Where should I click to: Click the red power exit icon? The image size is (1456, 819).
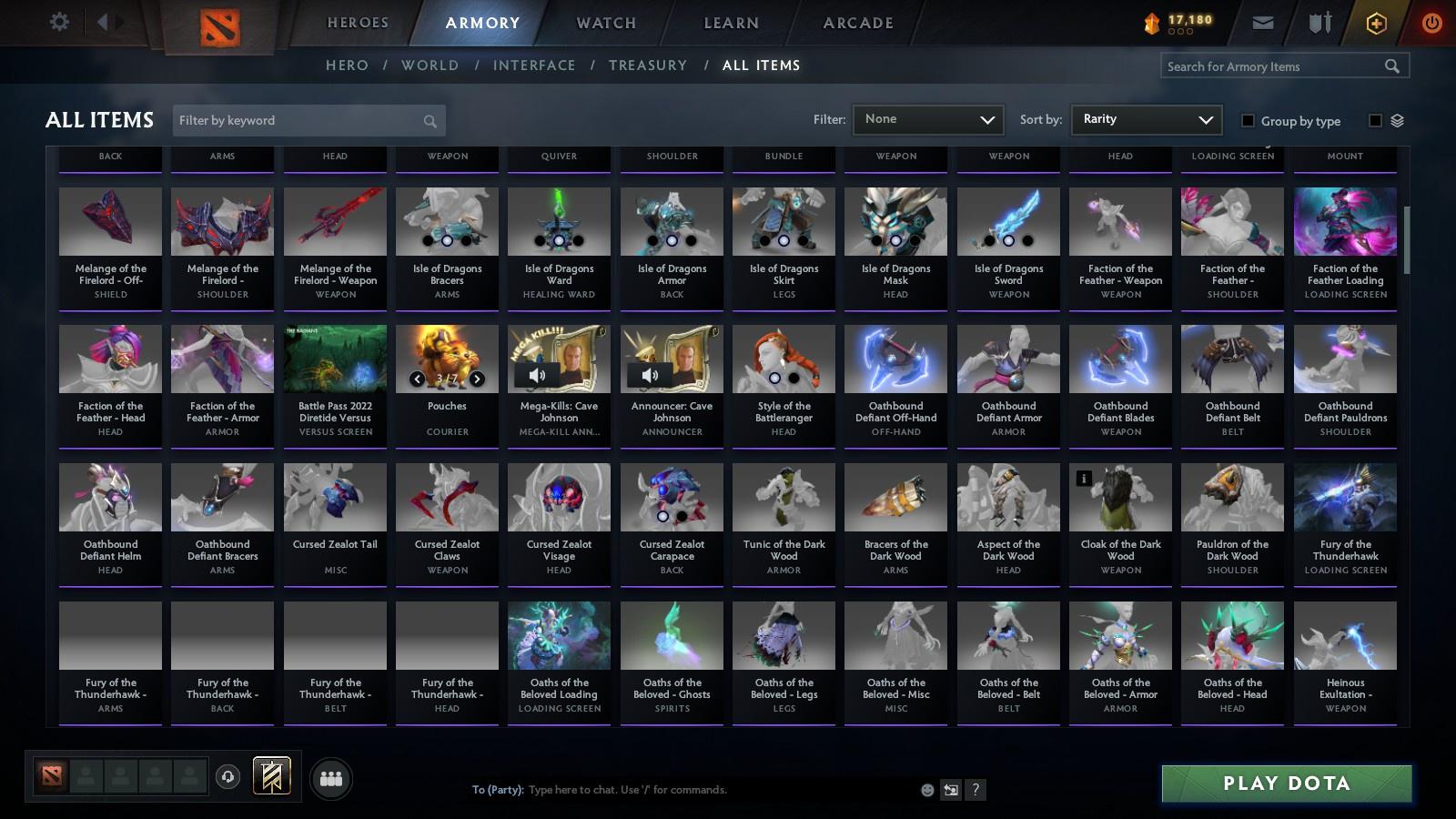[x=1432, y=22]
